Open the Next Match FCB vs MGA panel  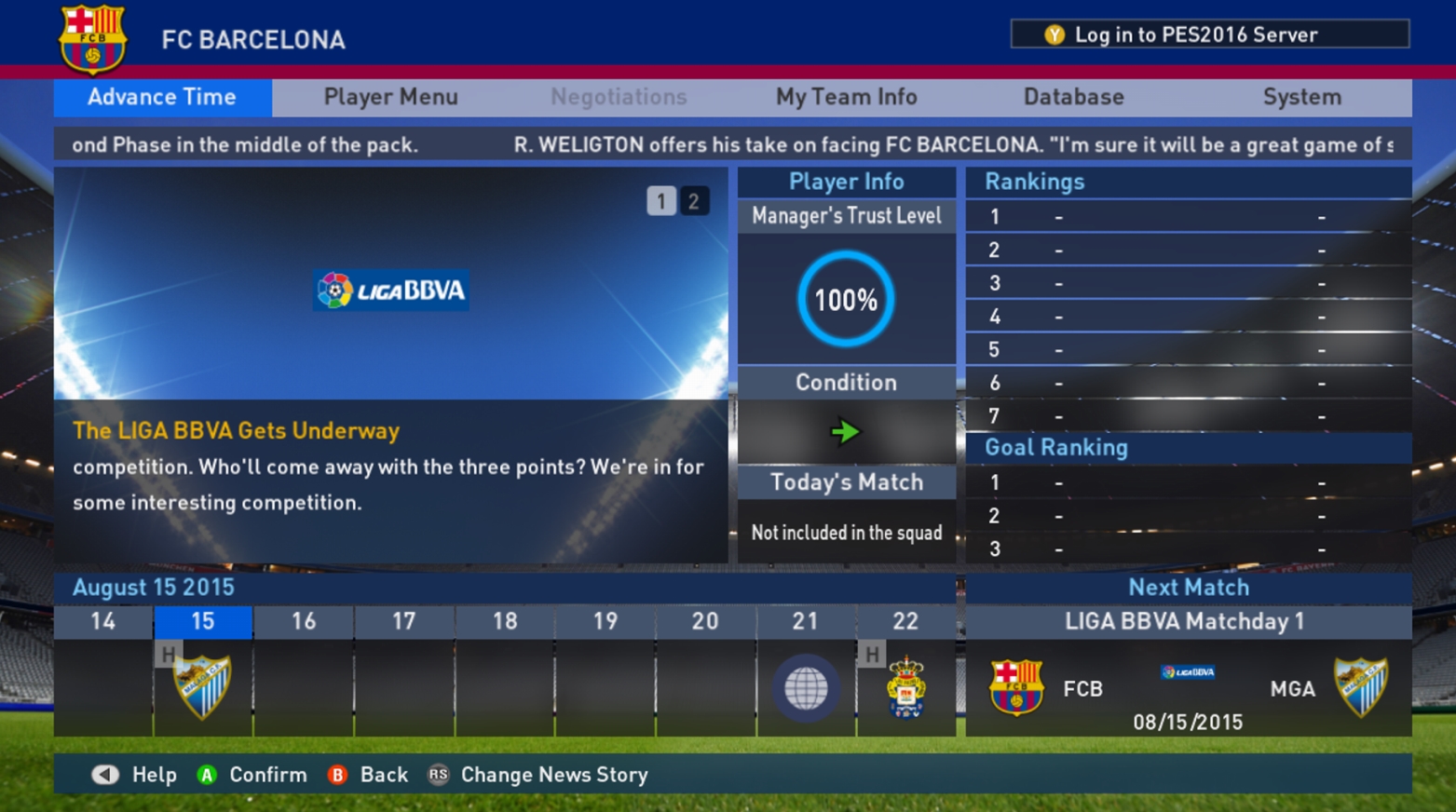[x=1188, y=689]
